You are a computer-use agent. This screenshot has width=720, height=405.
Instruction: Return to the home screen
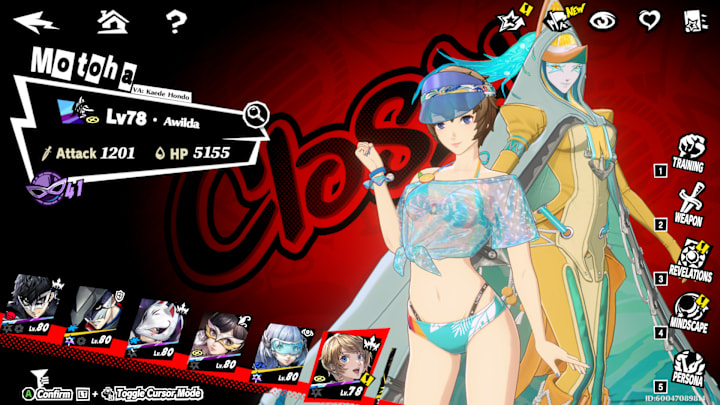(x=111, y=19)
